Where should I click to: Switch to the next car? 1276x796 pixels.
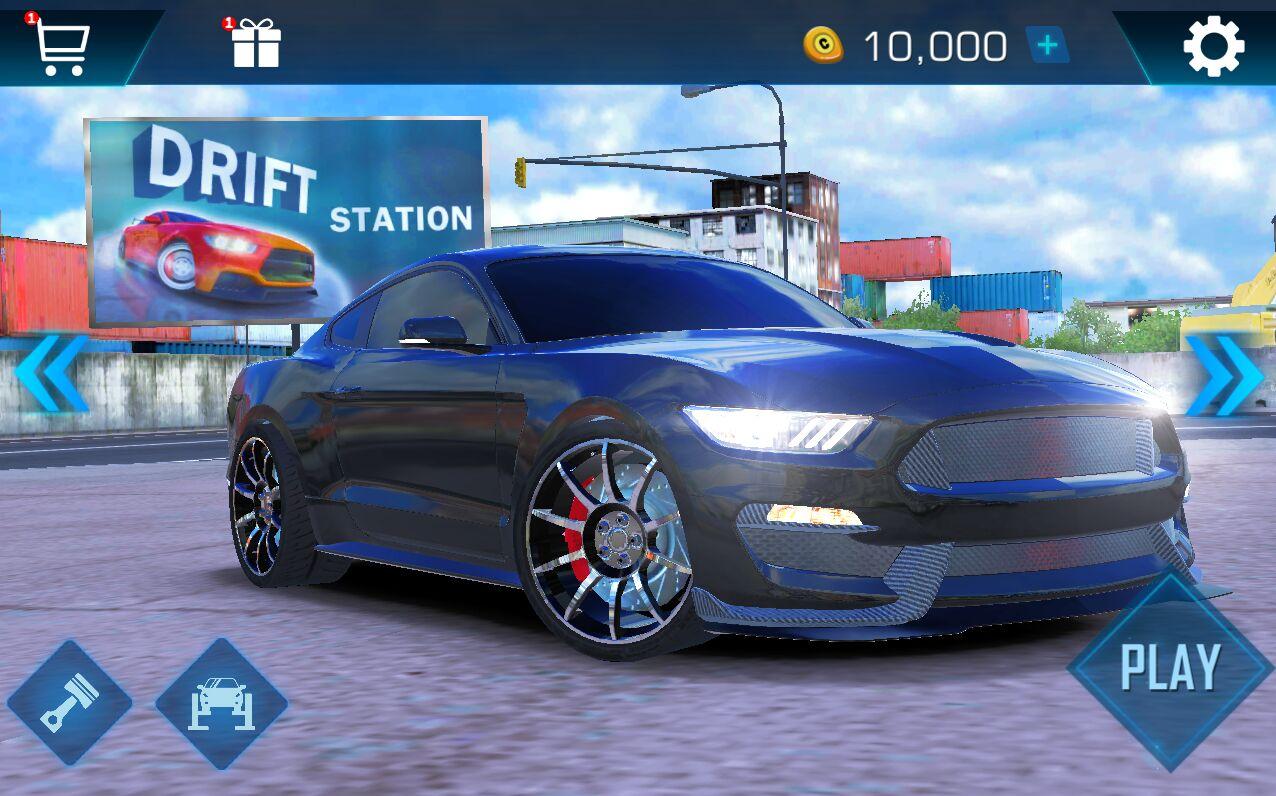tap(1224, 376)
